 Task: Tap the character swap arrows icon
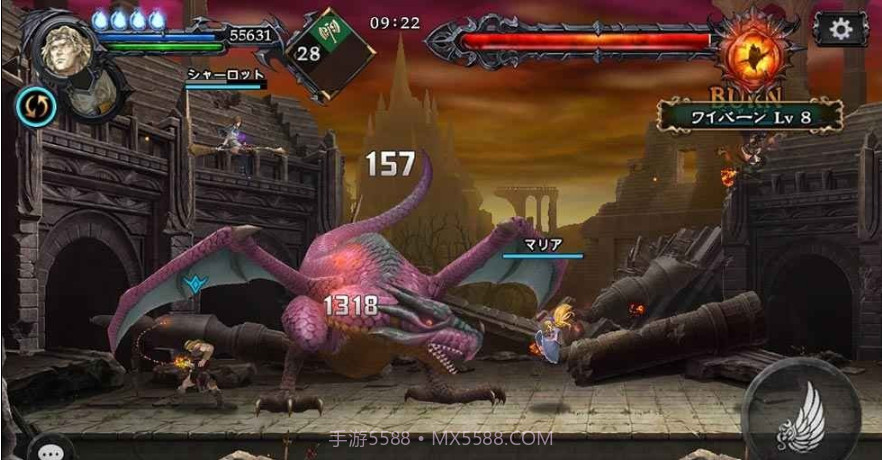click(x=35, y=107)
